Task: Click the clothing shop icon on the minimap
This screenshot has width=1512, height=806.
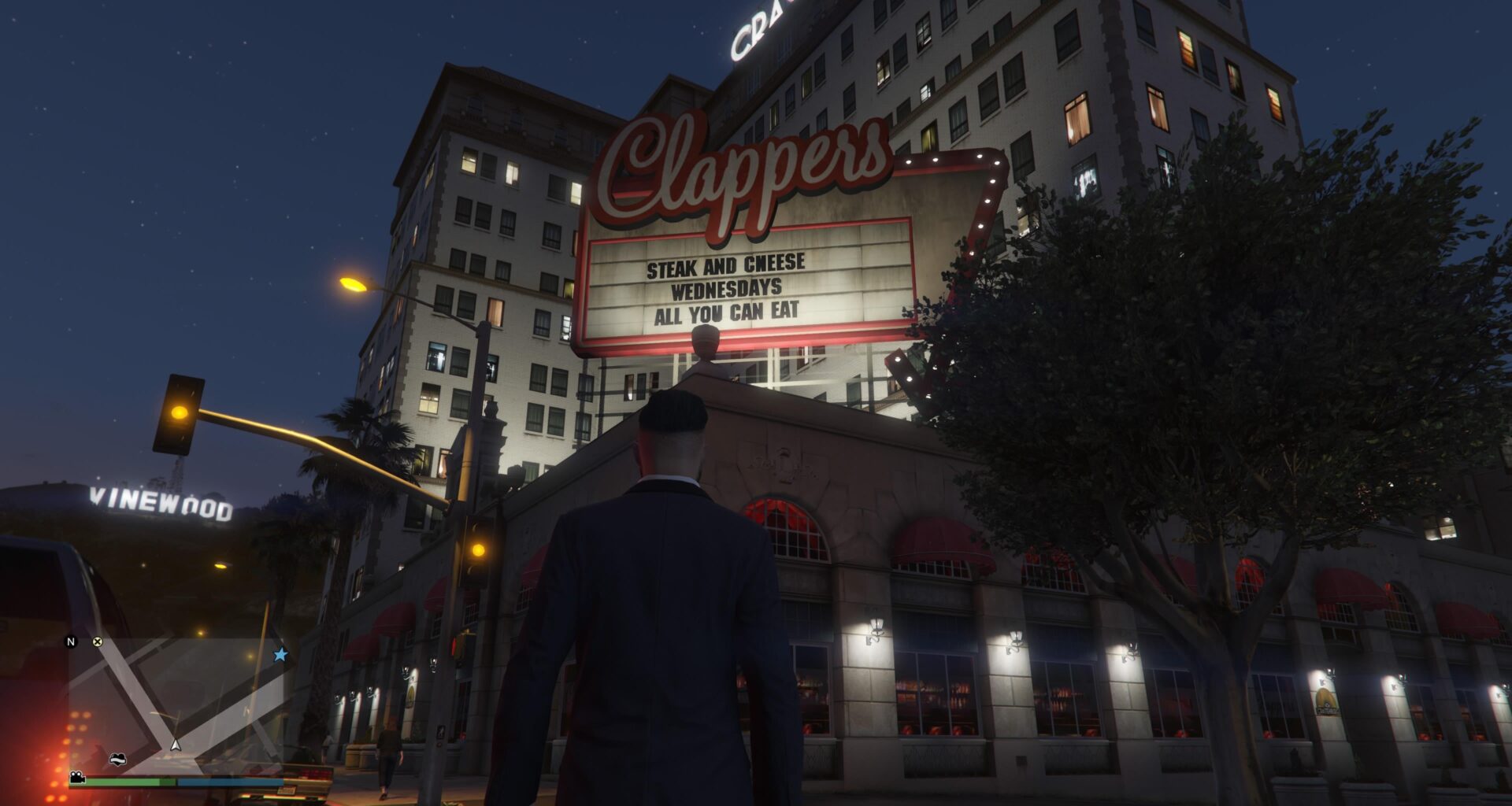Action: click(x=118, y=759)
